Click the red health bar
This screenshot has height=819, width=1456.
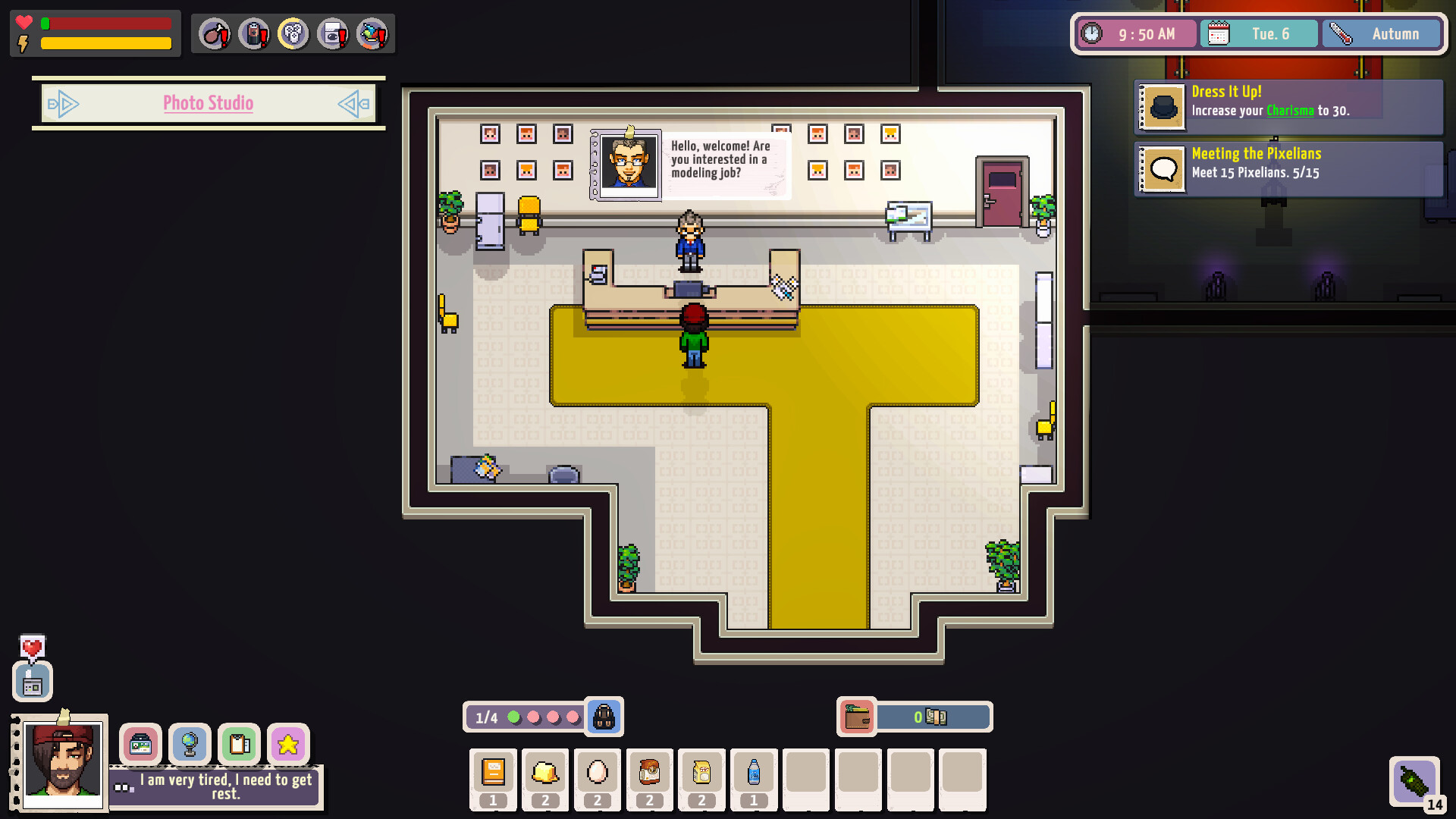click(106, 24)
